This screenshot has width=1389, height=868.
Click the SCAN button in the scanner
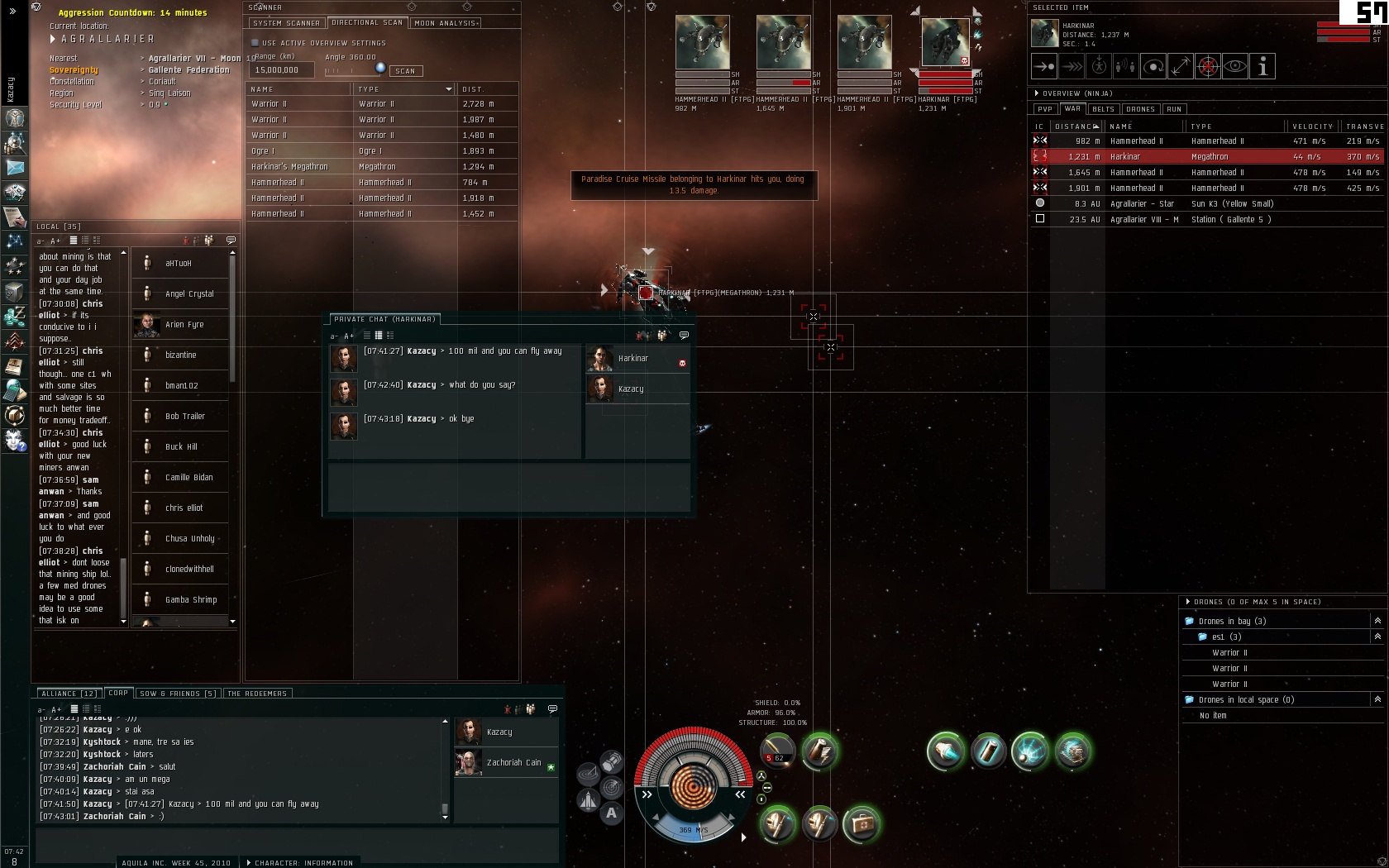[x=405, y=71]
